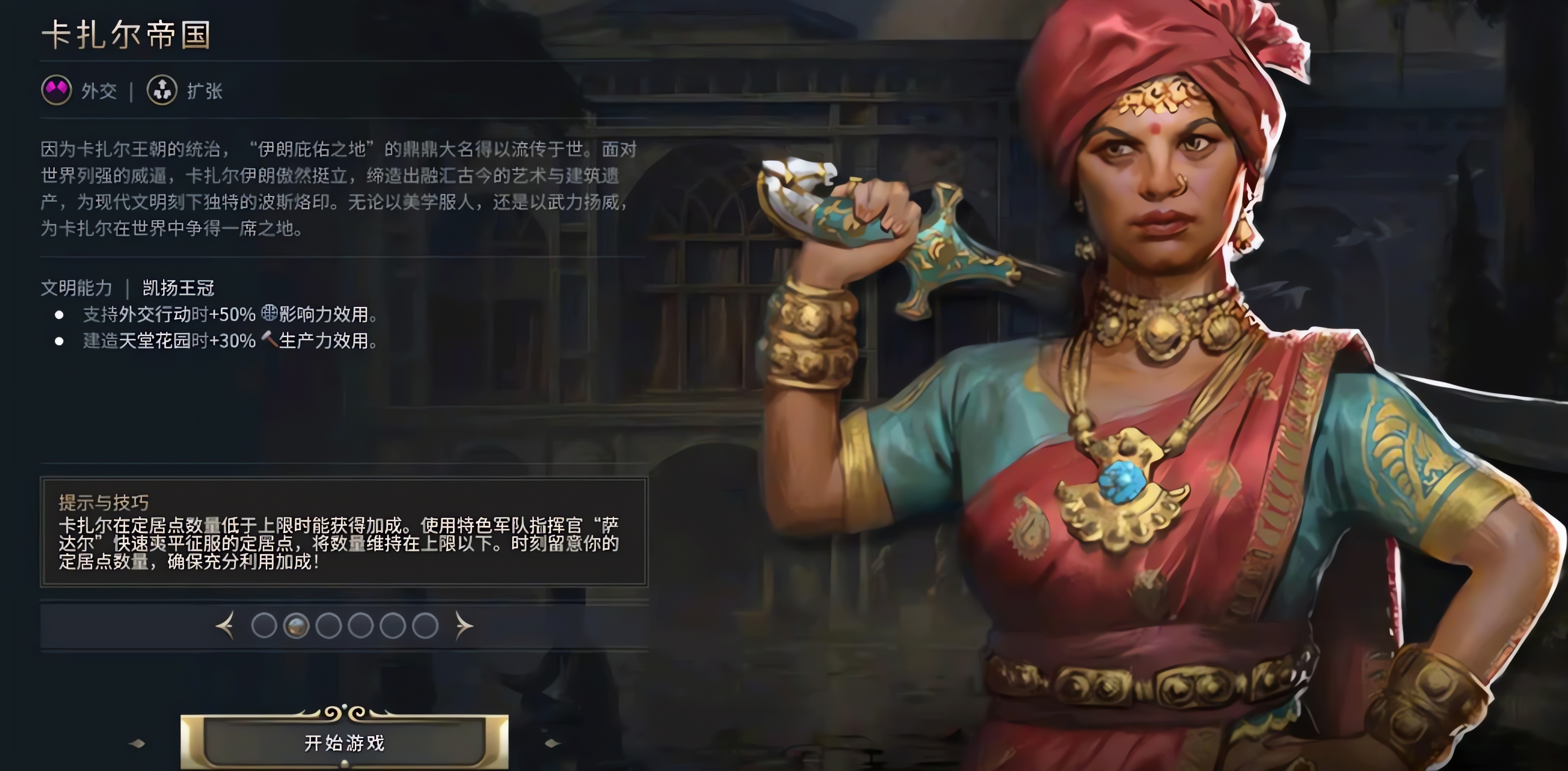Select the diplomacy (外交) attribute icon
The image size is (1568, 771).
57,91
